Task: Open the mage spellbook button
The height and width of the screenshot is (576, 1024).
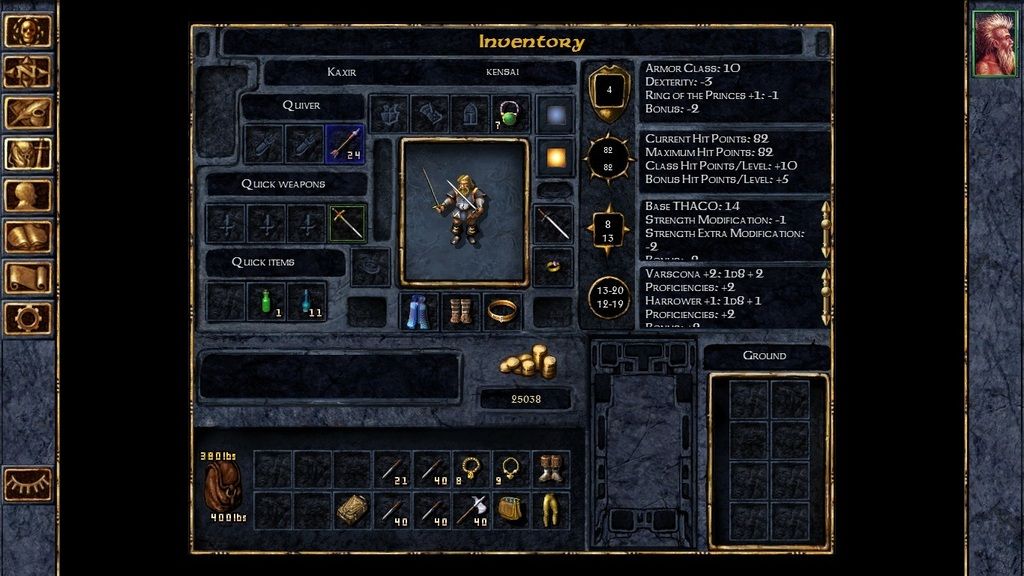Action: (x=28, y=236)
